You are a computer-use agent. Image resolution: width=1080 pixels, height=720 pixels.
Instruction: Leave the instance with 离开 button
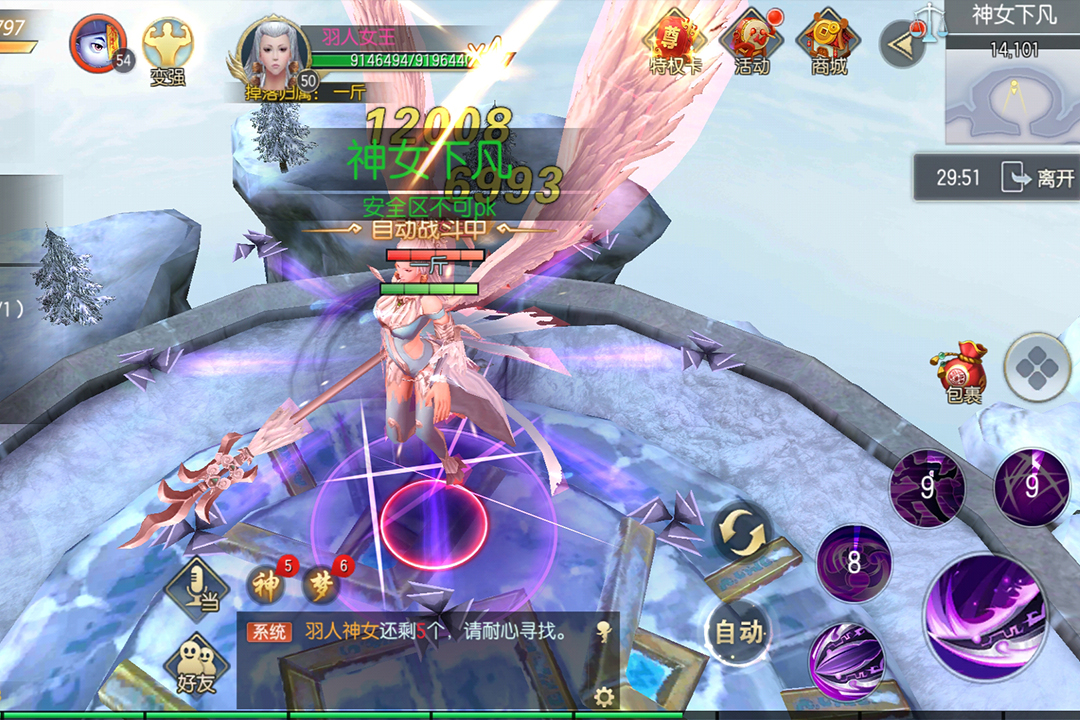(1042, 178)
